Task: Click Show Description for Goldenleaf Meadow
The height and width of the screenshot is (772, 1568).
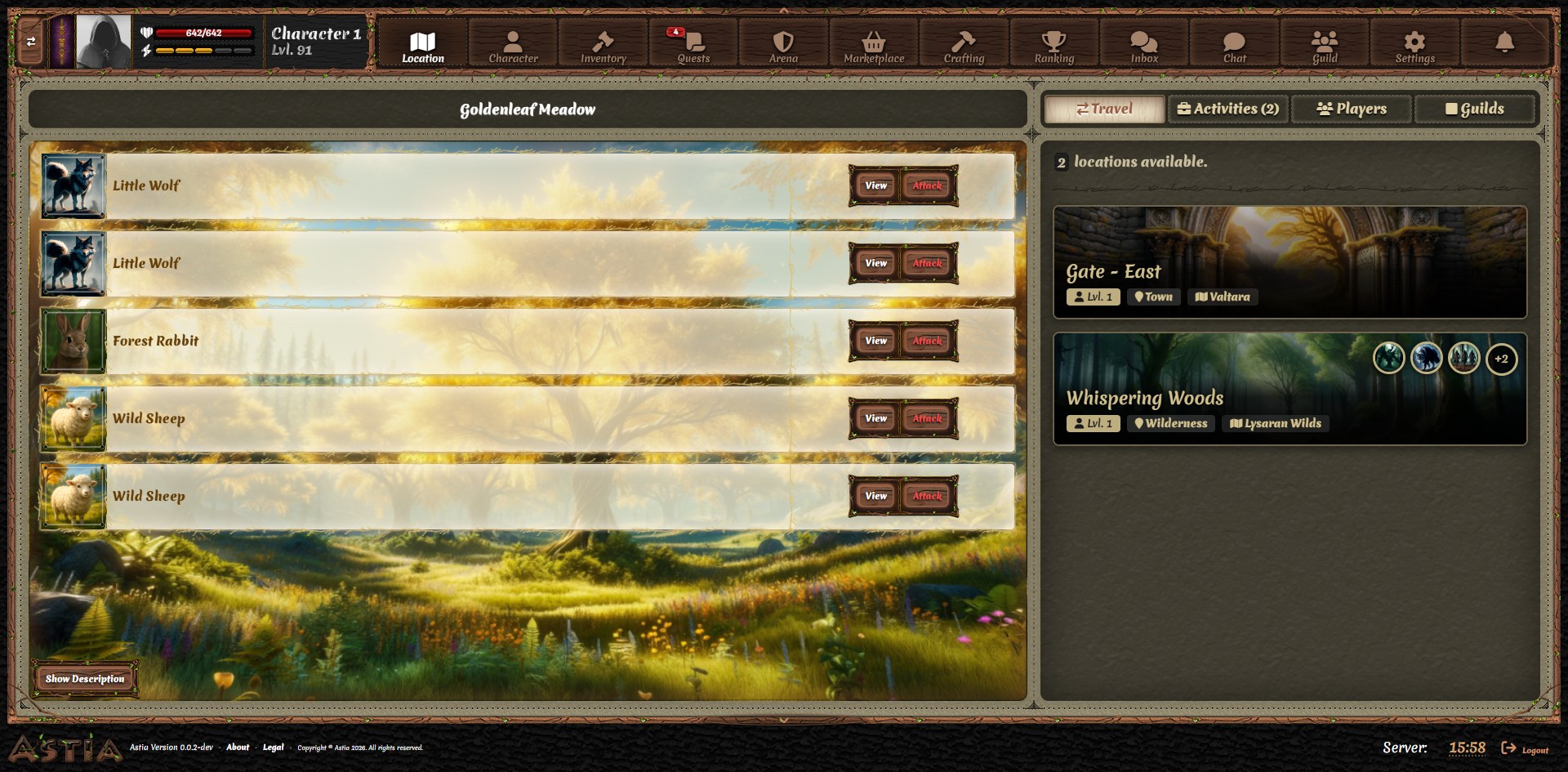Action: pyautogui.click(x=85, y=678)
